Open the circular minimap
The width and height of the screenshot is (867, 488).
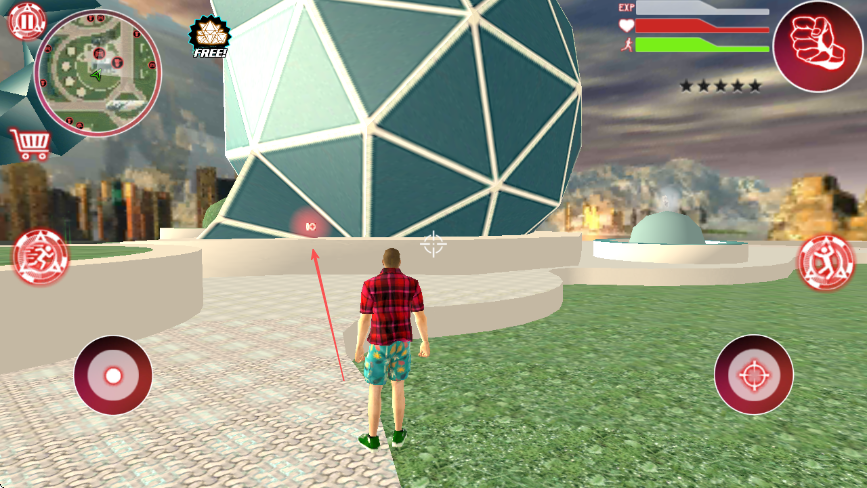(97, 73)
